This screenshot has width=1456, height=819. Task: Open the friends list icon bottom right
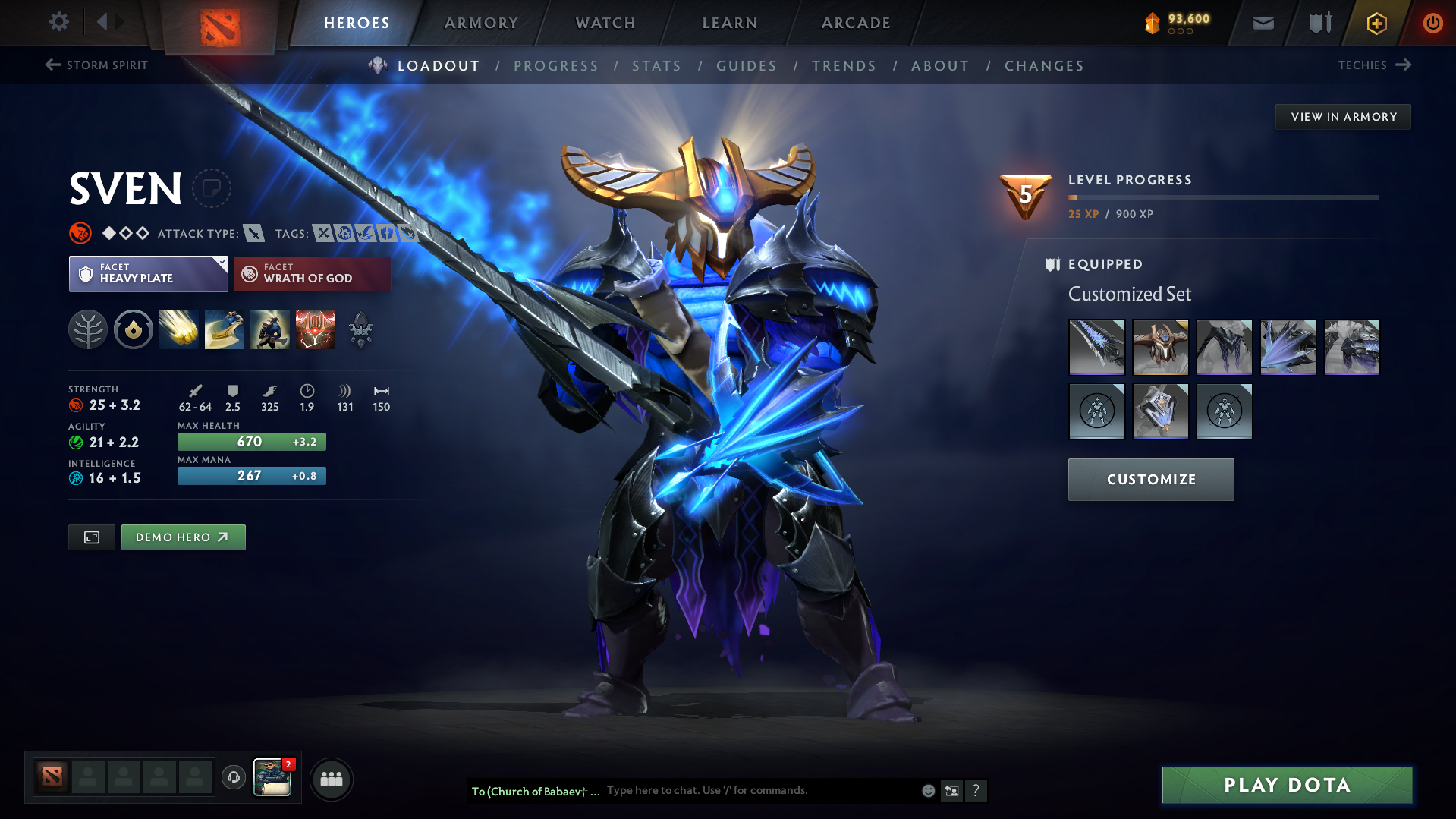click(331, 779)
